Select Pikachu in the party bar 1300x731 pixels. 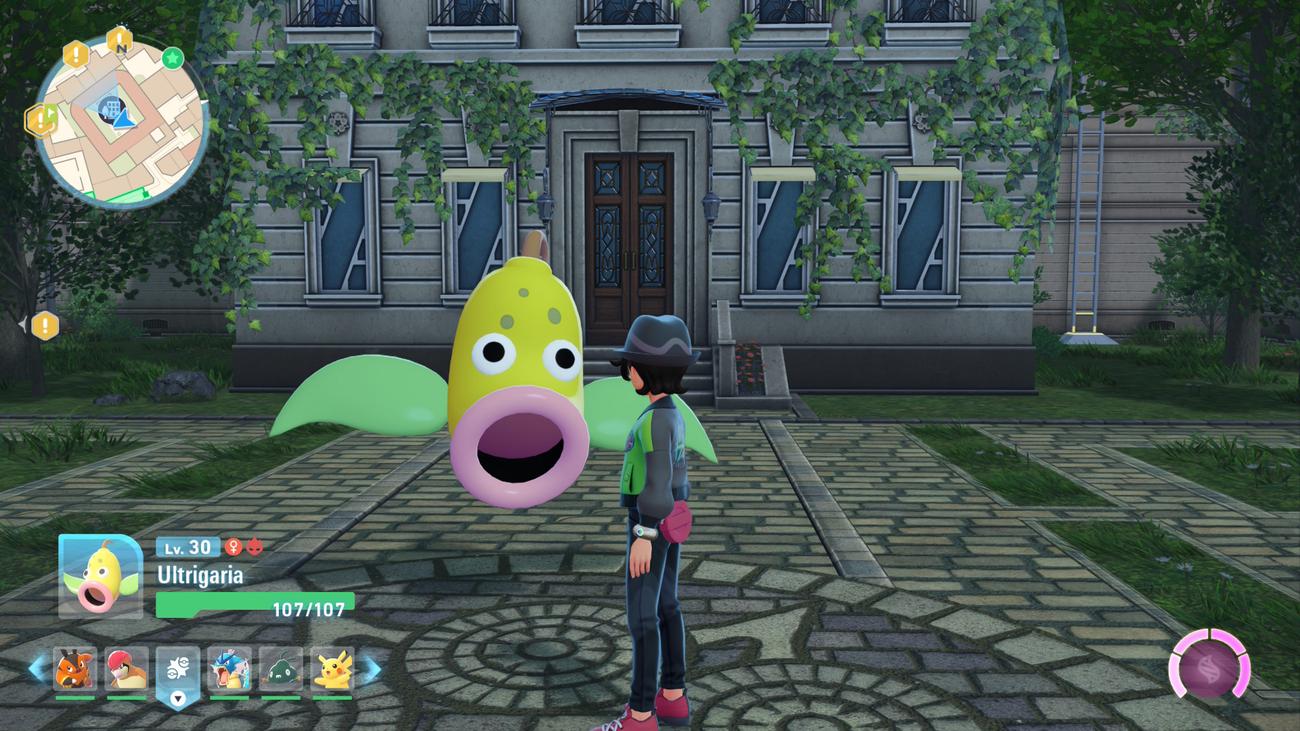pos(332,669)
